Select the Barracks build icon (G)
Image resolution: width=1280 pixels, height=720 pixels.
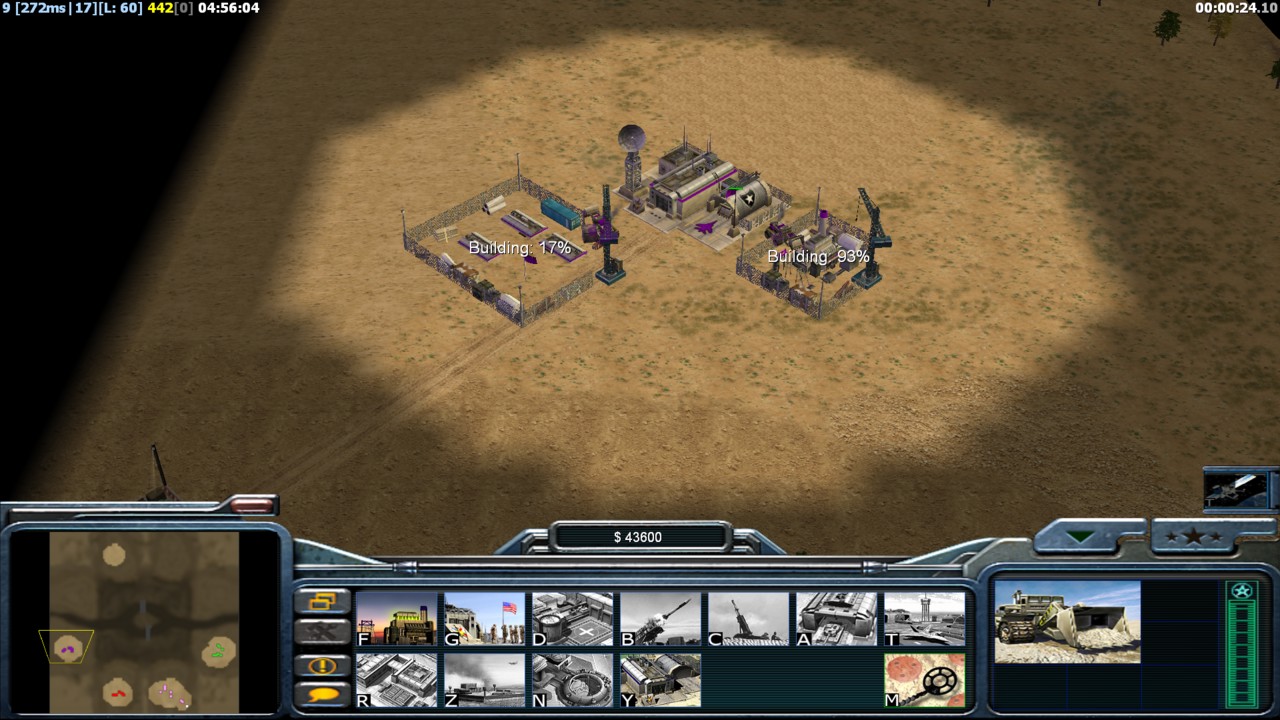(x=485, y=619)
